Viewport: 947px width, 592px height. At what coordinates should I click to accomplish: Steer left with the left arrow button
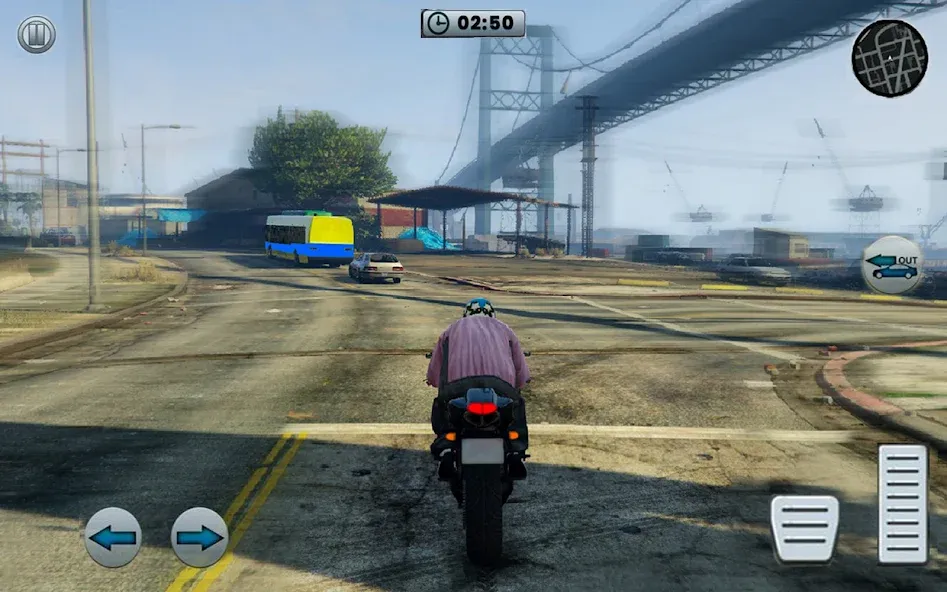(x=113, y=537)
